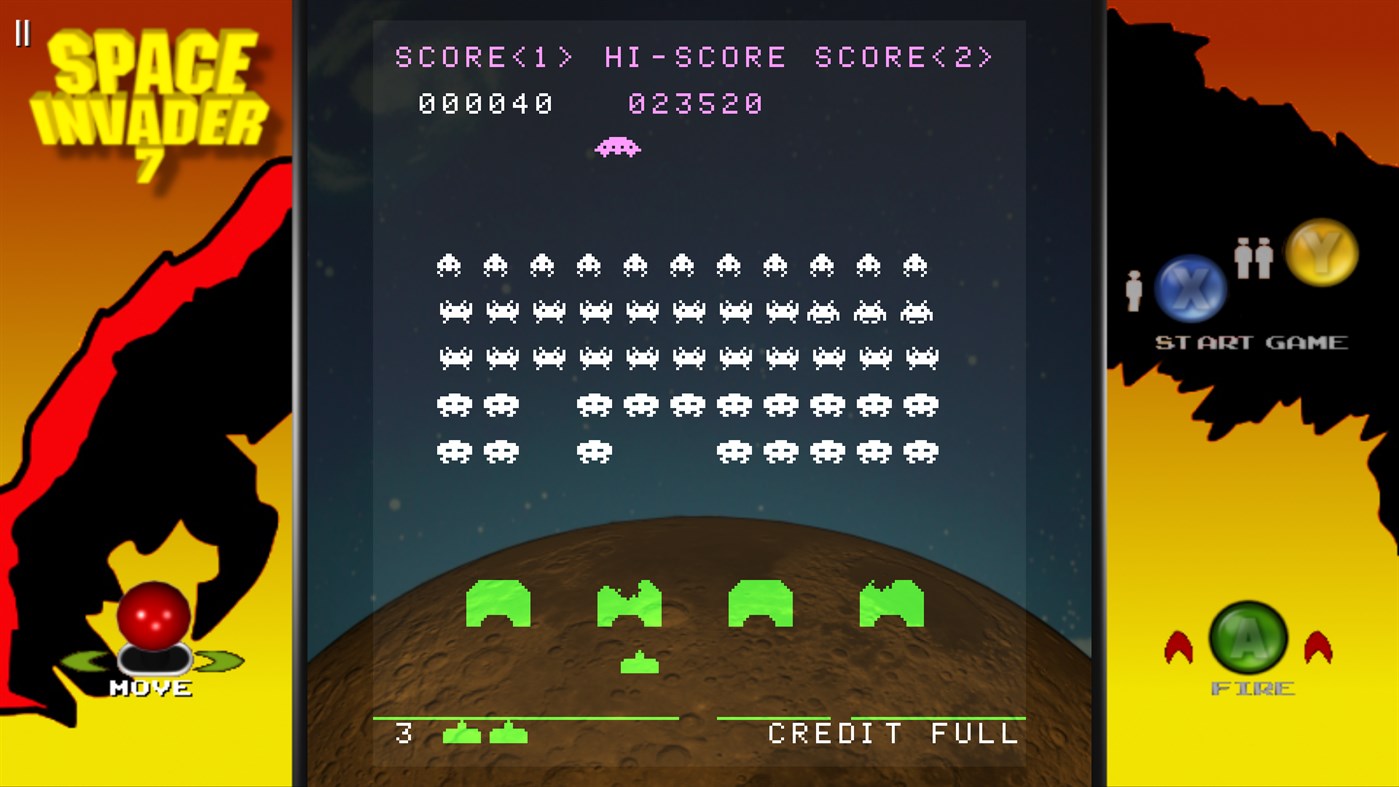Screen dimensions: 1399x787
Task: Tap the left green MOVE arrow
Action: 89,662
